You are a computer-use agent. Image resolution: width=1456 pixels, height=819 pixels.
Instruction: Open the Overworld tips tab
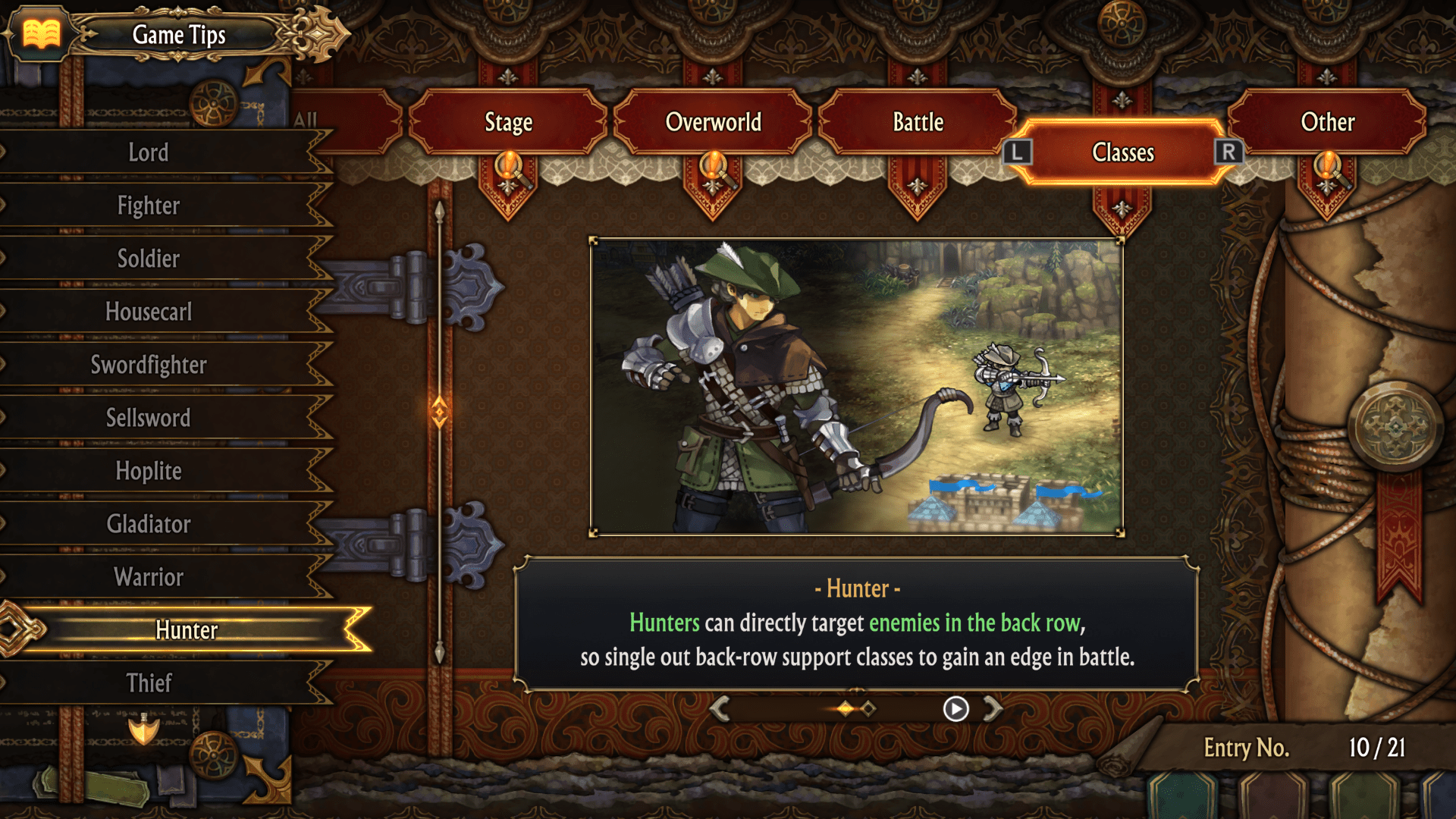tap(713, 122)
